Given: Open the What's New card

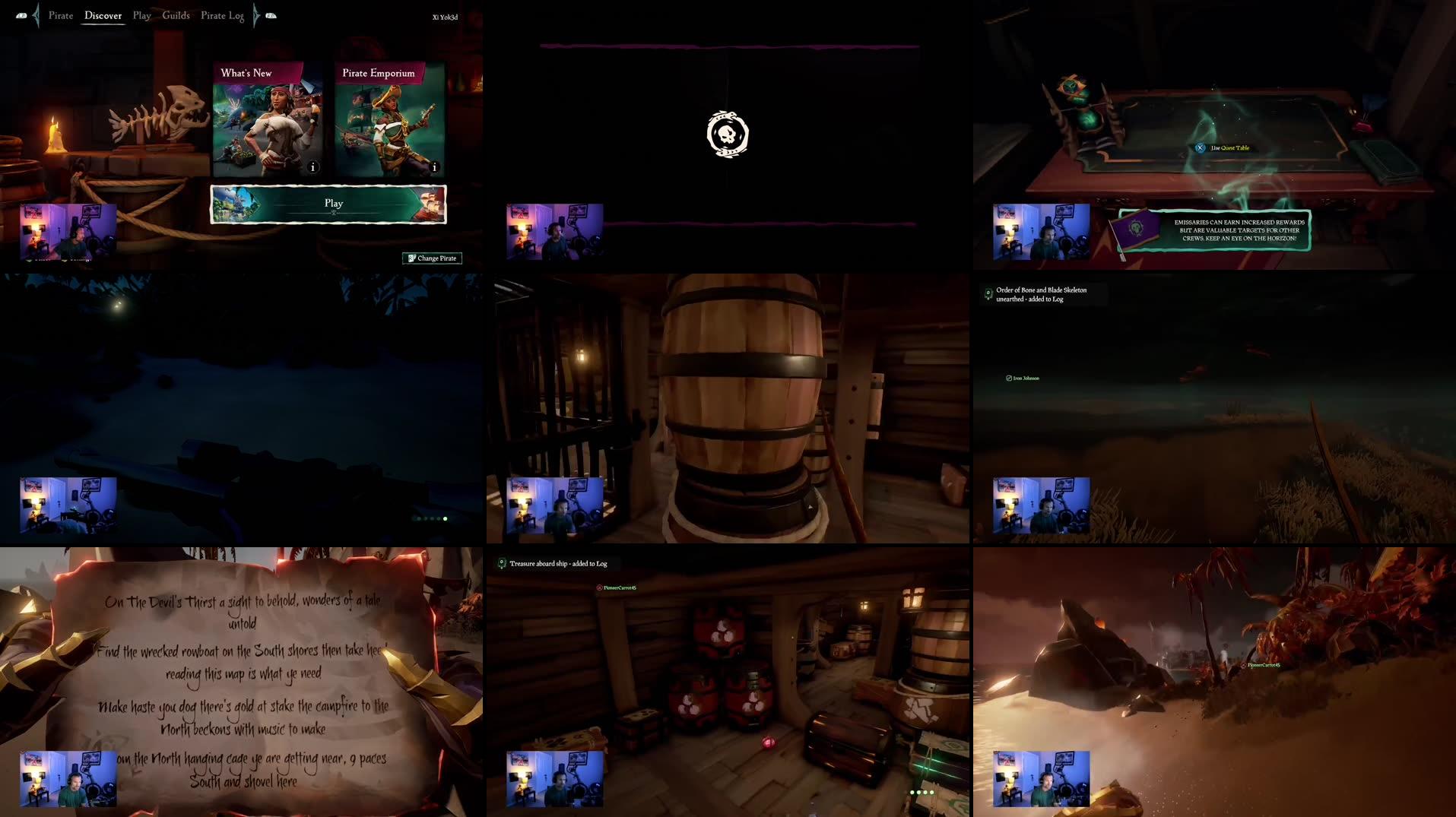Looking at the screenshot, I should (x=267, y=119).
